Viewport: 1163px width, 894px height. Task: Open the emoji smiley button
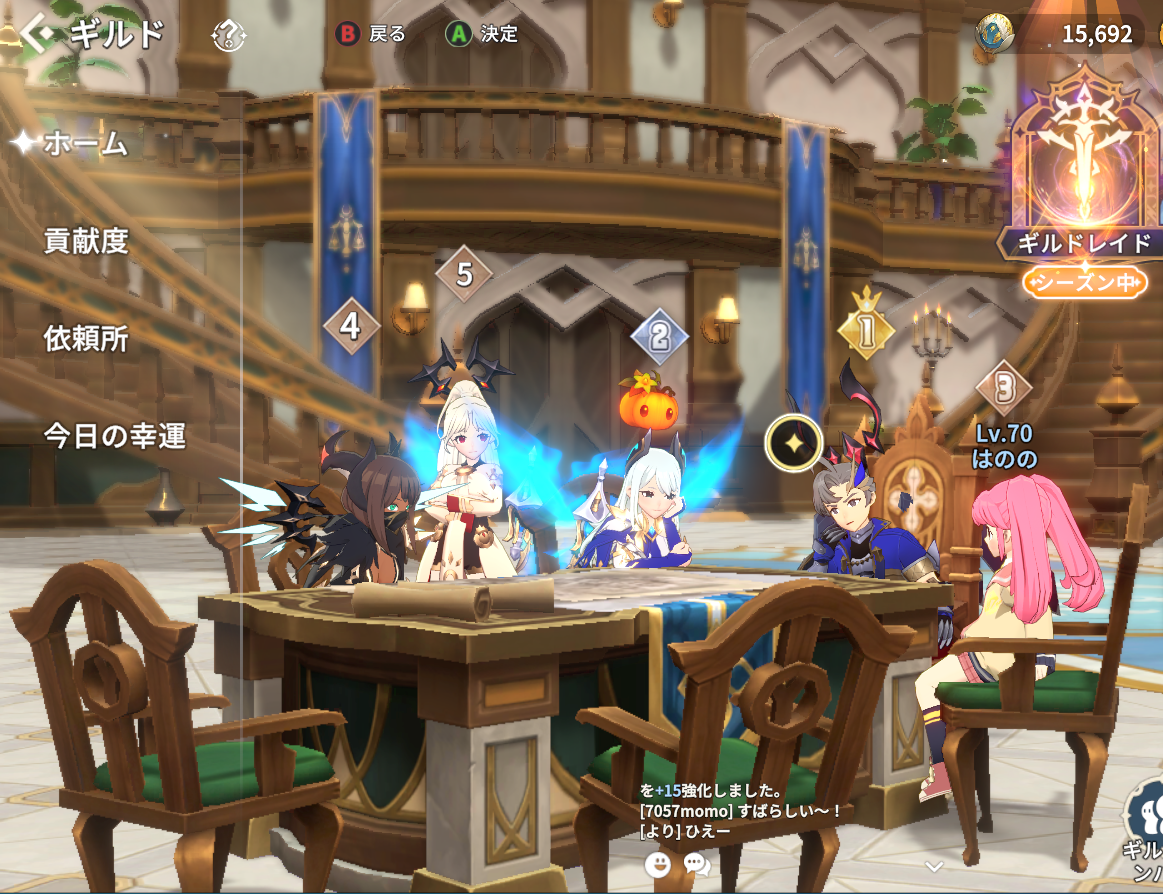point(658,864)
